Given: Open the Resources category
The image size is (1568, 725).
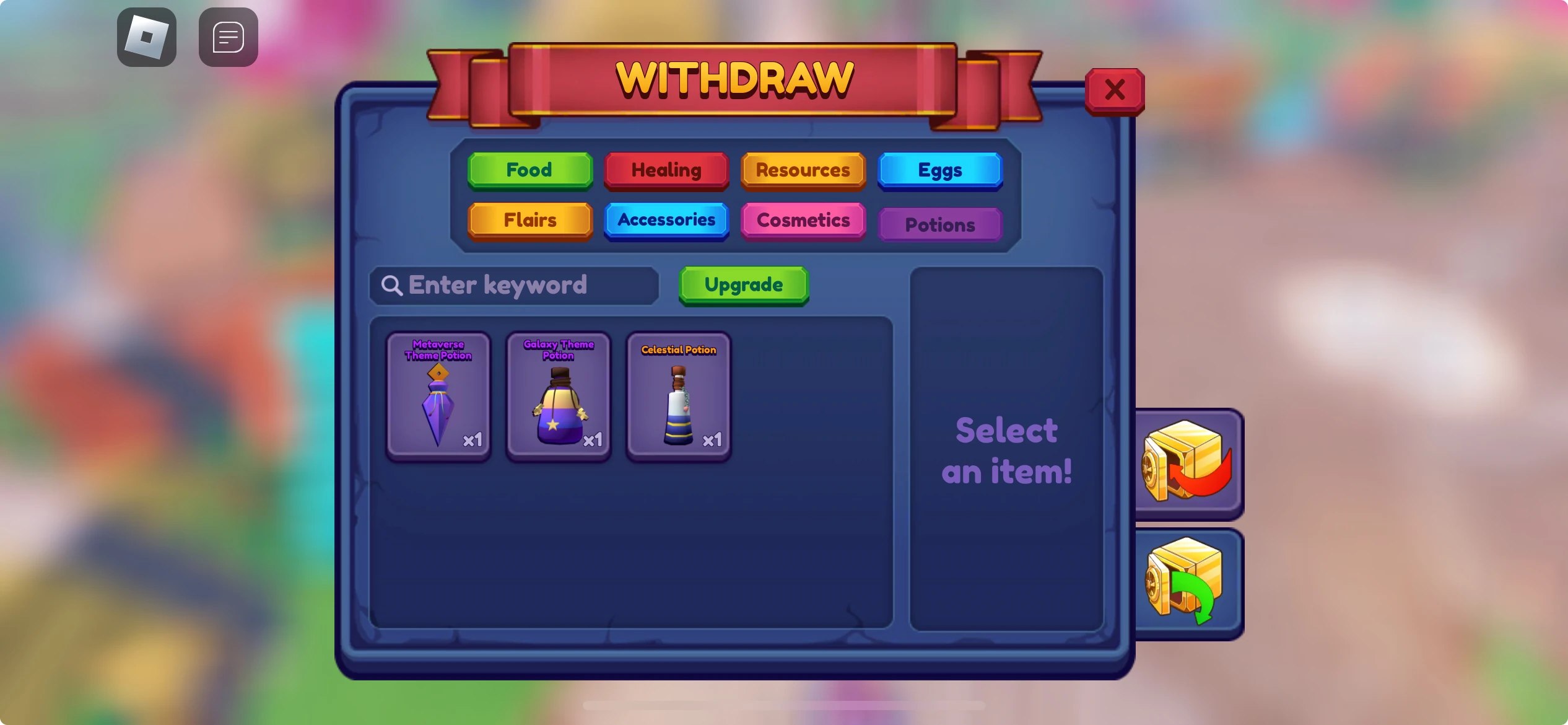Looking at the screenshot, I should 803,170.
